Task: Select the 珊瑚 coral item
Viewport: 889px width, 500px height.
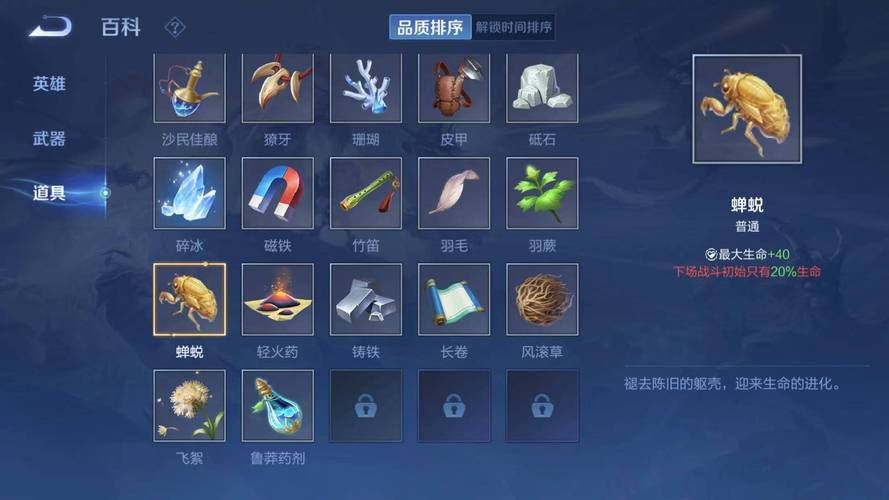Action: click(x=366, y=89)
